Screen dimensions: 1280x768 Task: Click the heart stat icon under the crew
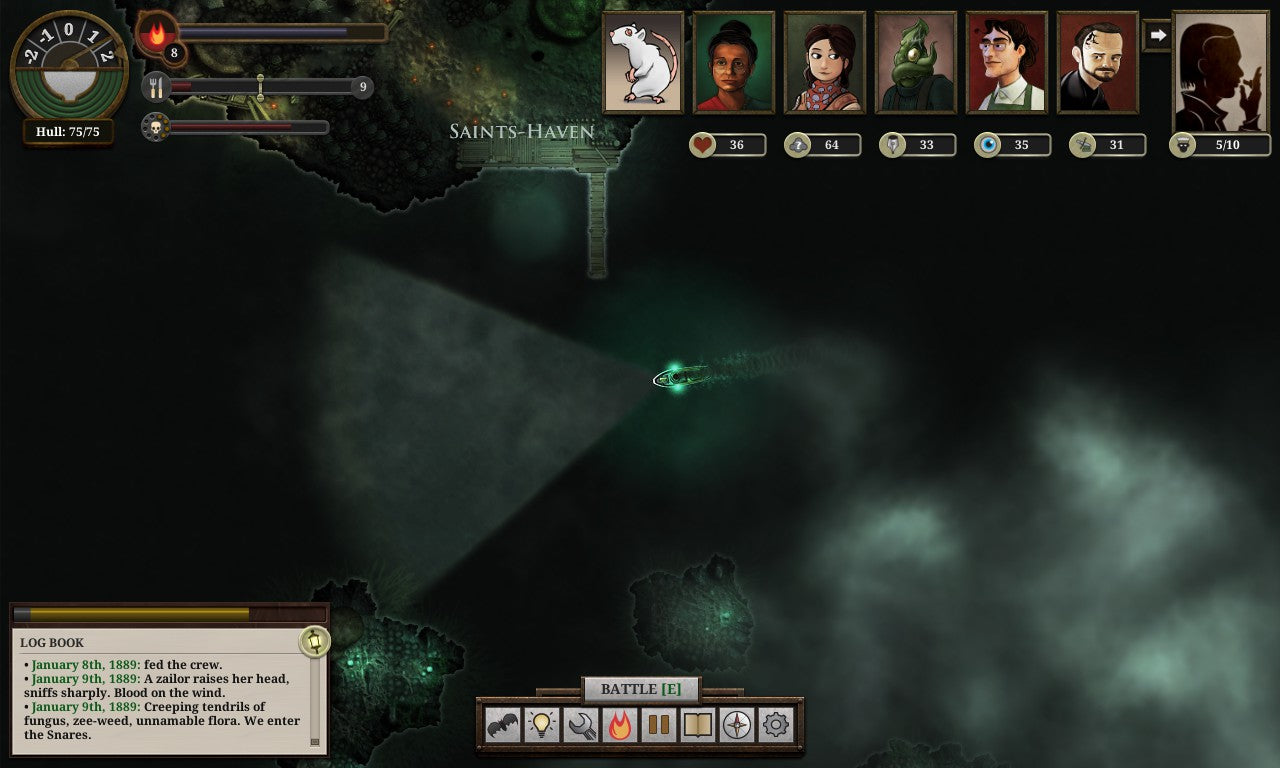(705, 144)
